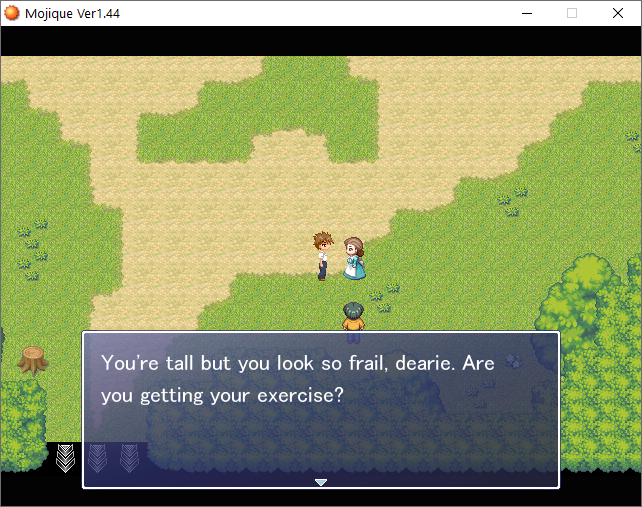Close the Mojique game window
The image size is (642, 507).
[617, 13]
